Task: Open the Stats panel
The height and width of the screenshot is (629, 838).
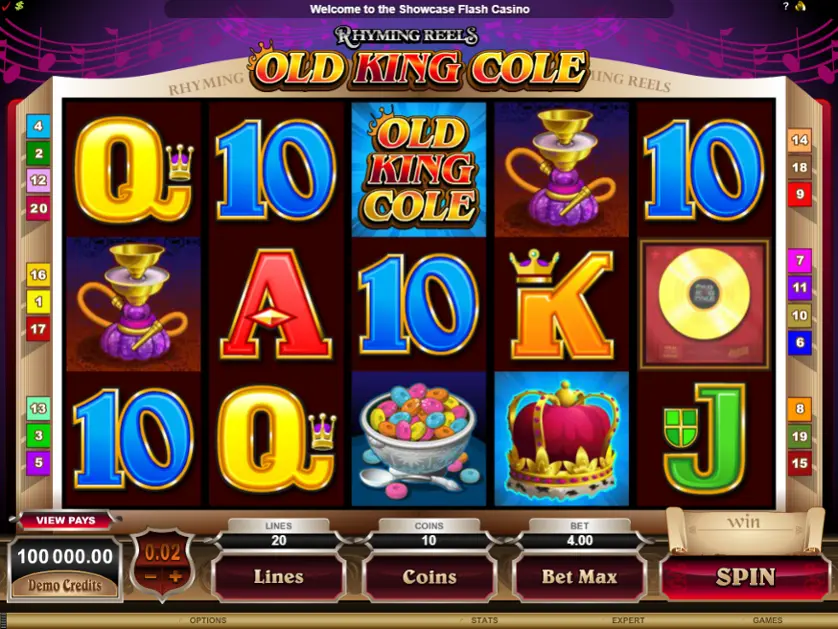Action: click(x=484, y=621)
